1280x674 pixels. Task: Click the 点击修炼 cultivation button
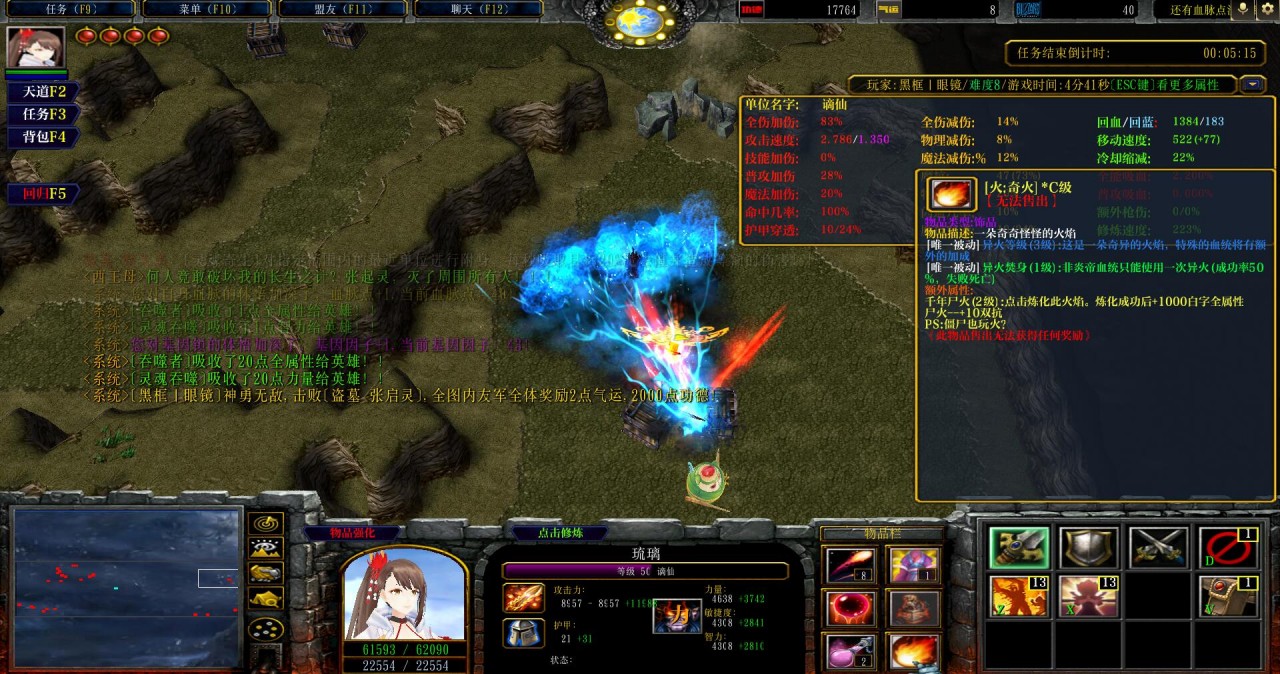(560, 533)
